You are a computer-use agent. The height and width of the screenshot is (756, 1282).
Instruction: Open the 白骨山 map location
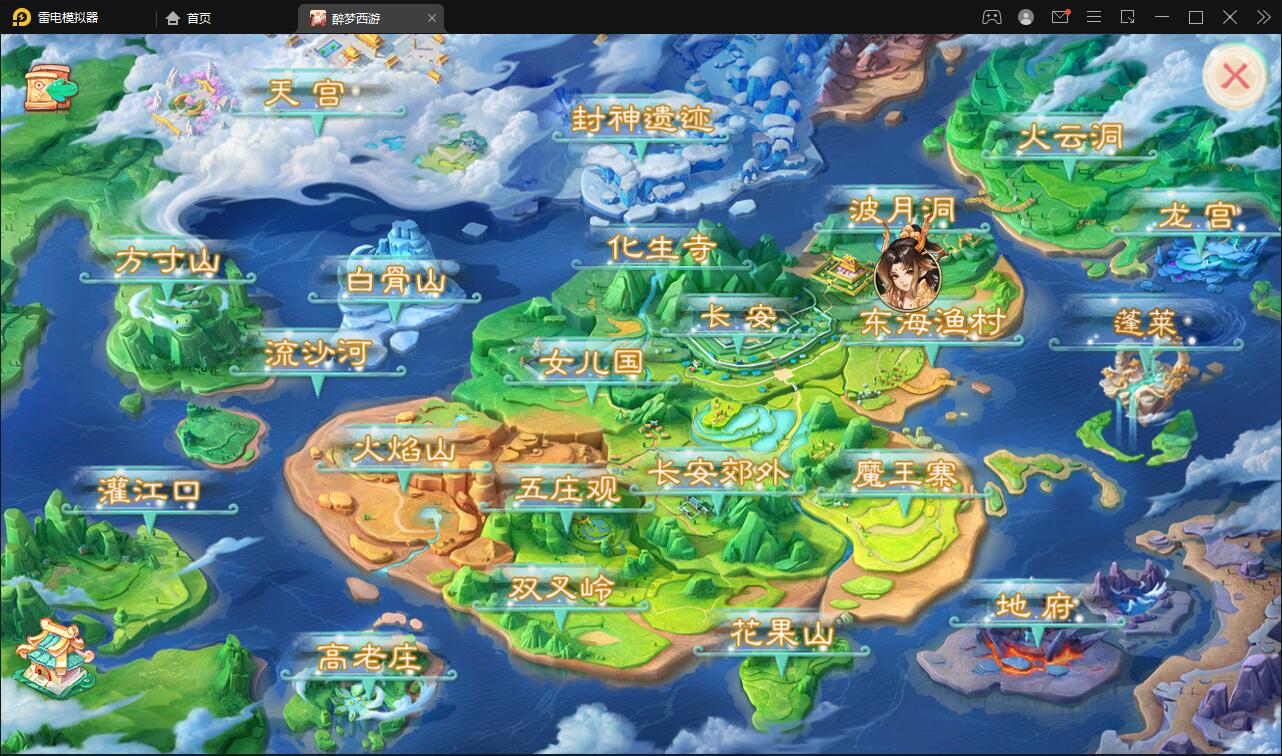[x=395, y=281]
